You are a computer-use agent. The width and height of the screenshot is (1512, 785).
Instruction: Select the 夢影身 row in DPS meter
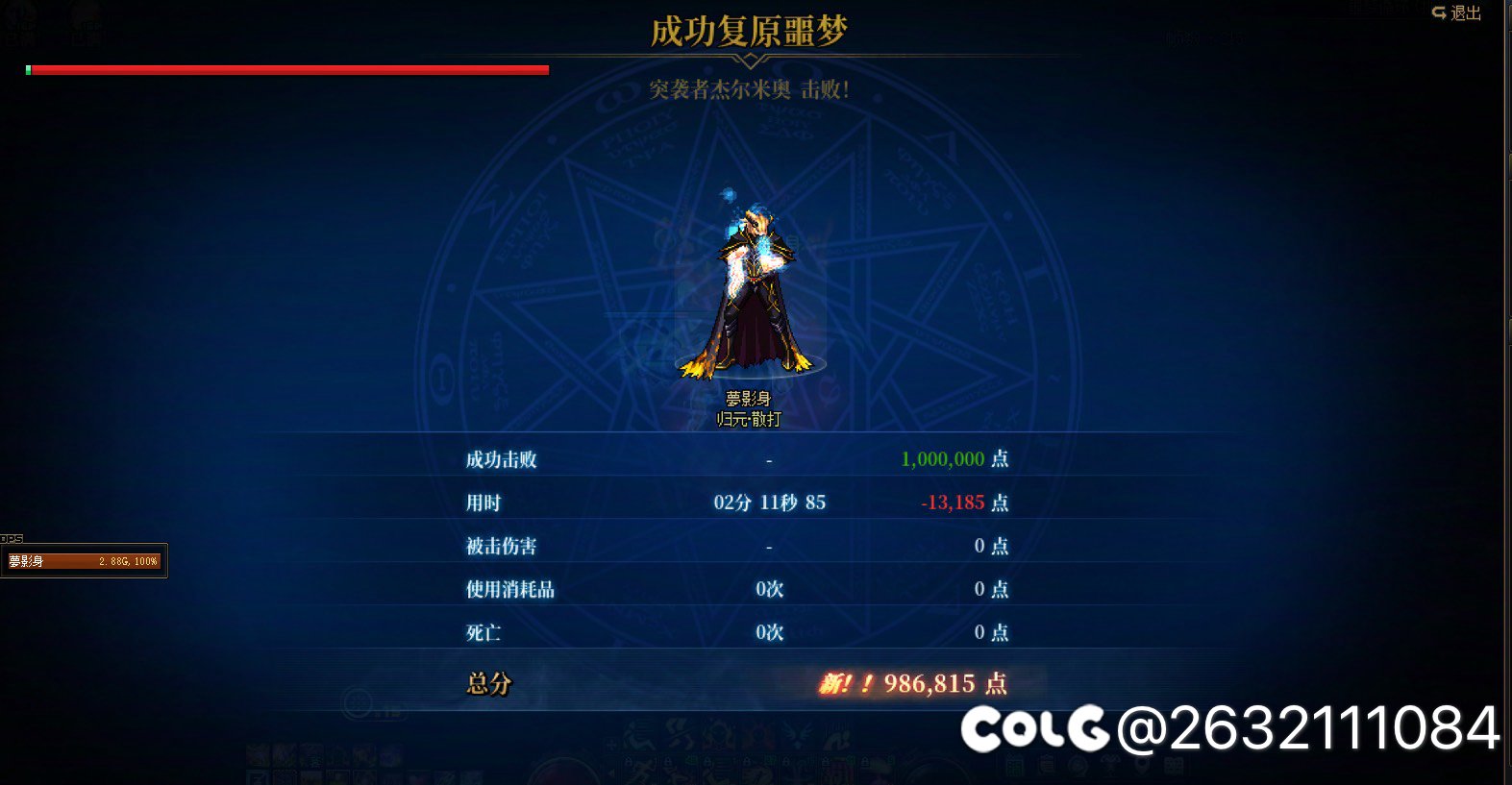coord(84,561)
